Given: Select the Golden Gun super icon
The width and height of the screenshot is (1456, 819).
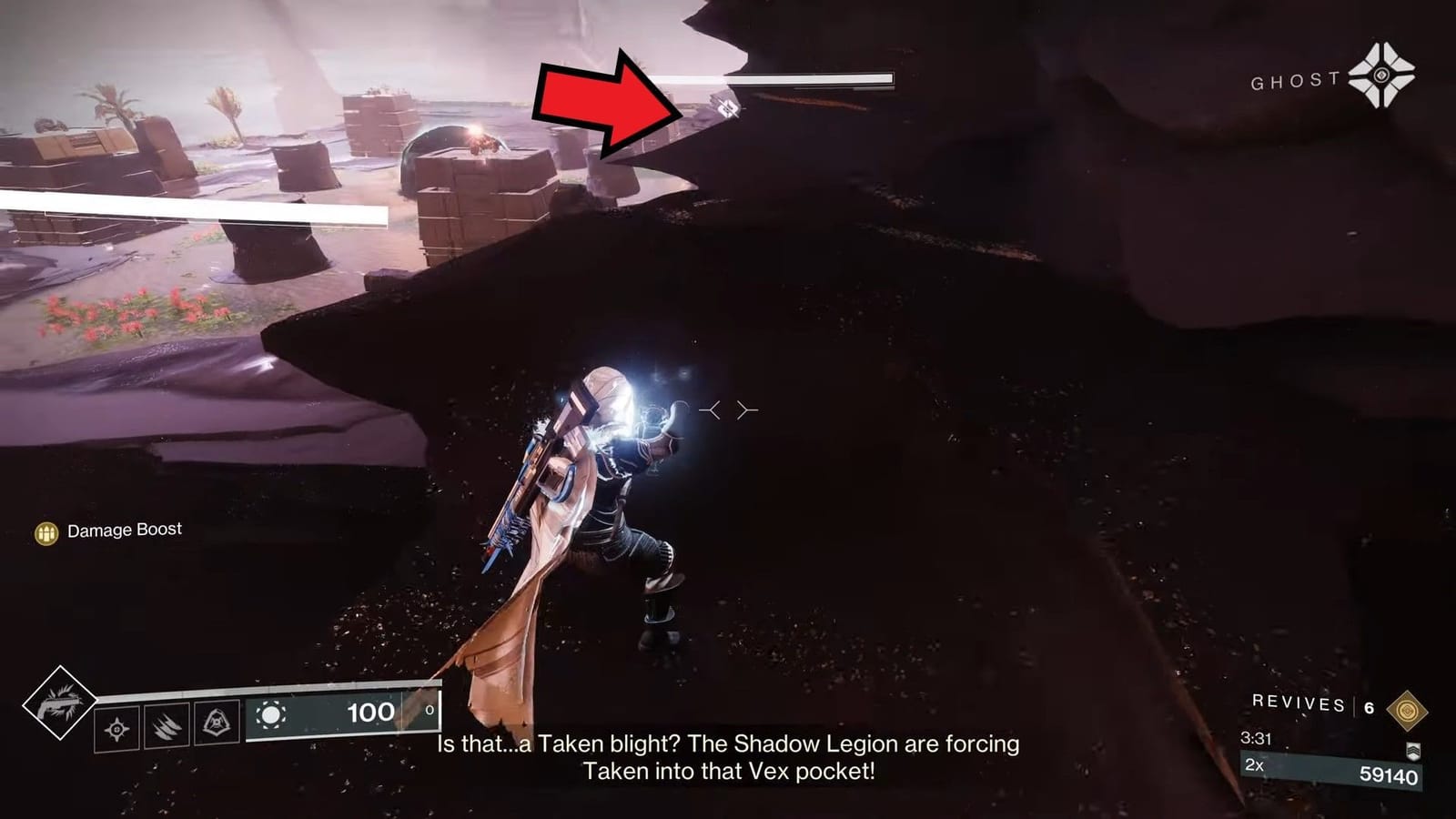Looking at the screenshot, I should coord(60,708).
